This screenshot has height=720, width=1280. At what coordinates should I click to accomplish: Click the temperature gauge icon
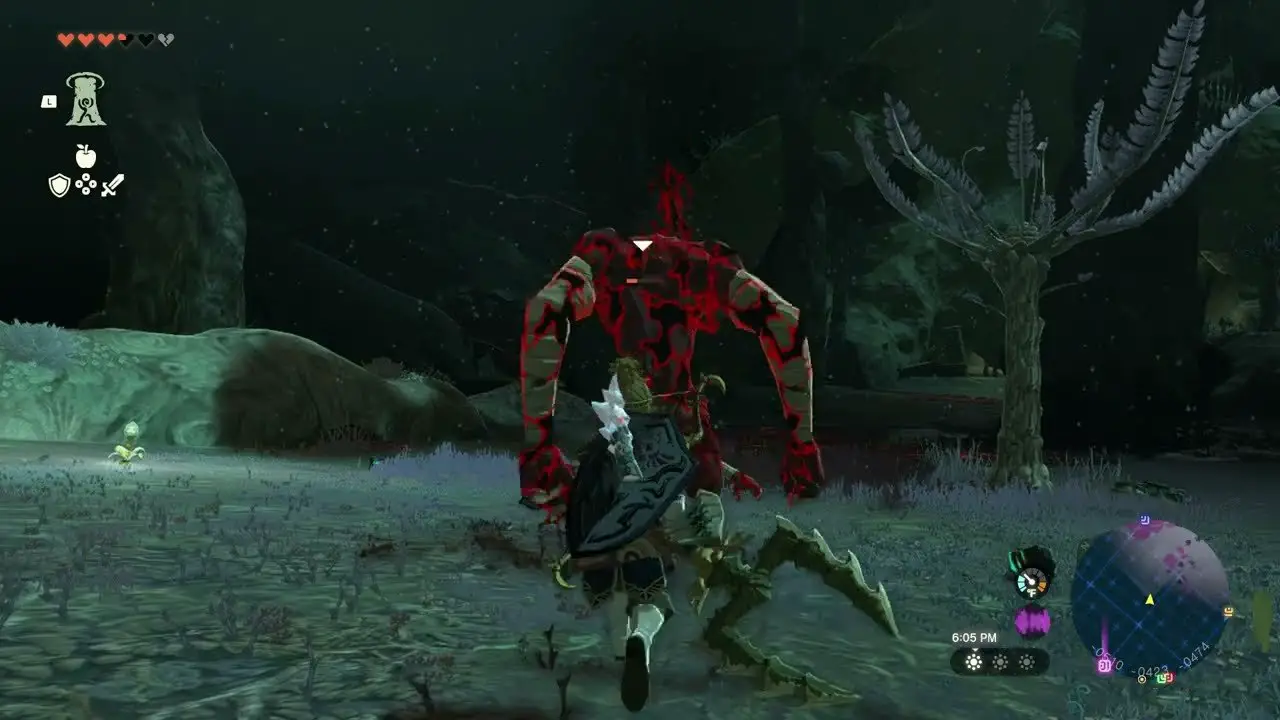click(1030, 580)
